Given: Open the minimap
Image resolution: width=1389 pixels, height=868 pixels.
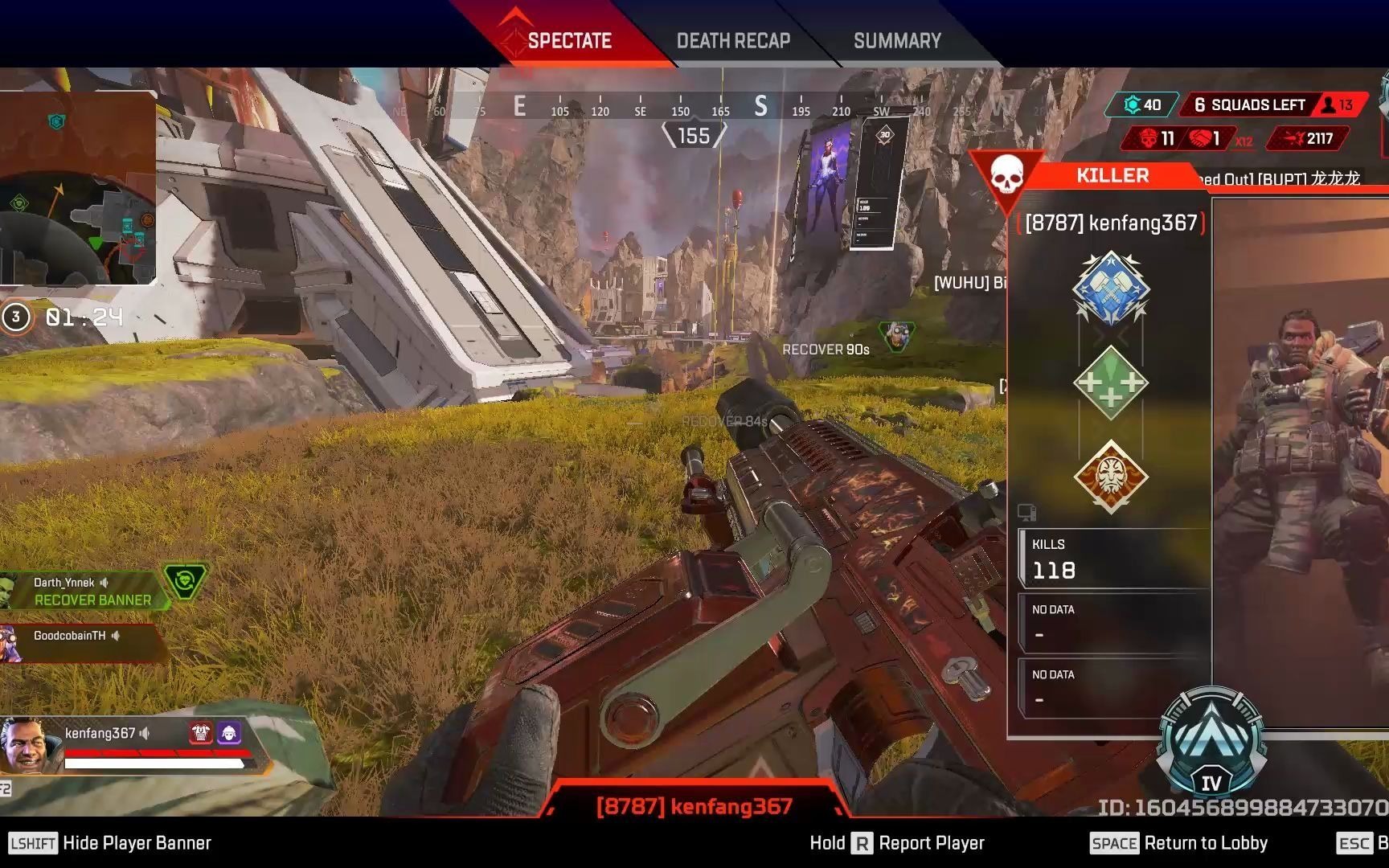Looking at the screenshot, I should point(78,189).
